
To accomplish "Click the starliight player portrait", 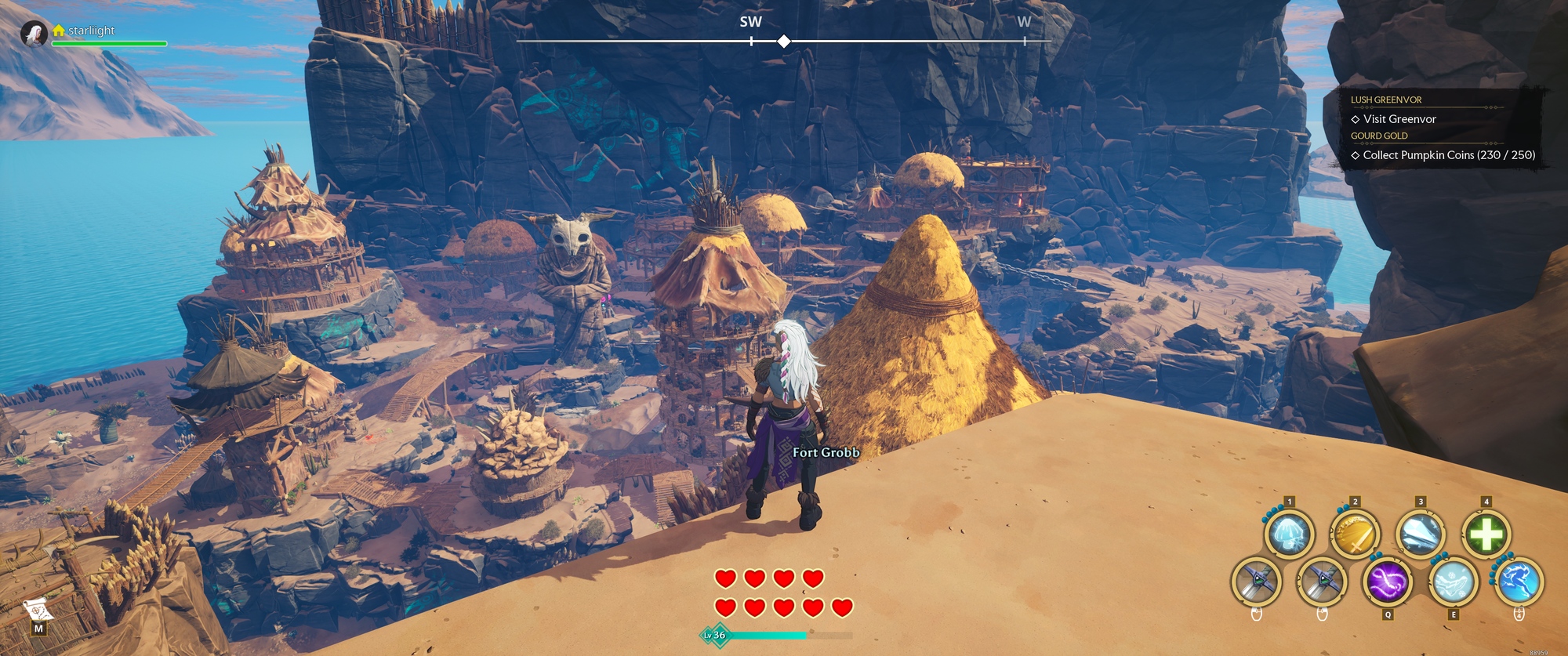I will pyautogui.click(x=34, y=34).
